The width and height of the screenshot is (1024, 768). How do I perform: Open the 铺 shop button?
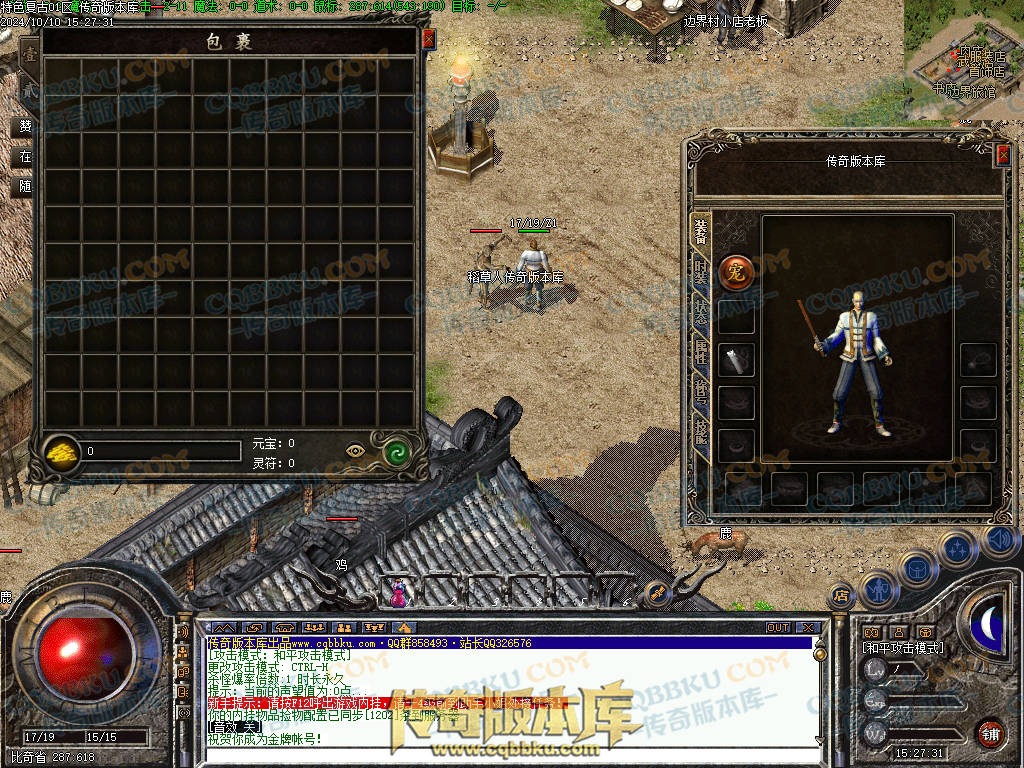tap(990, 732)
